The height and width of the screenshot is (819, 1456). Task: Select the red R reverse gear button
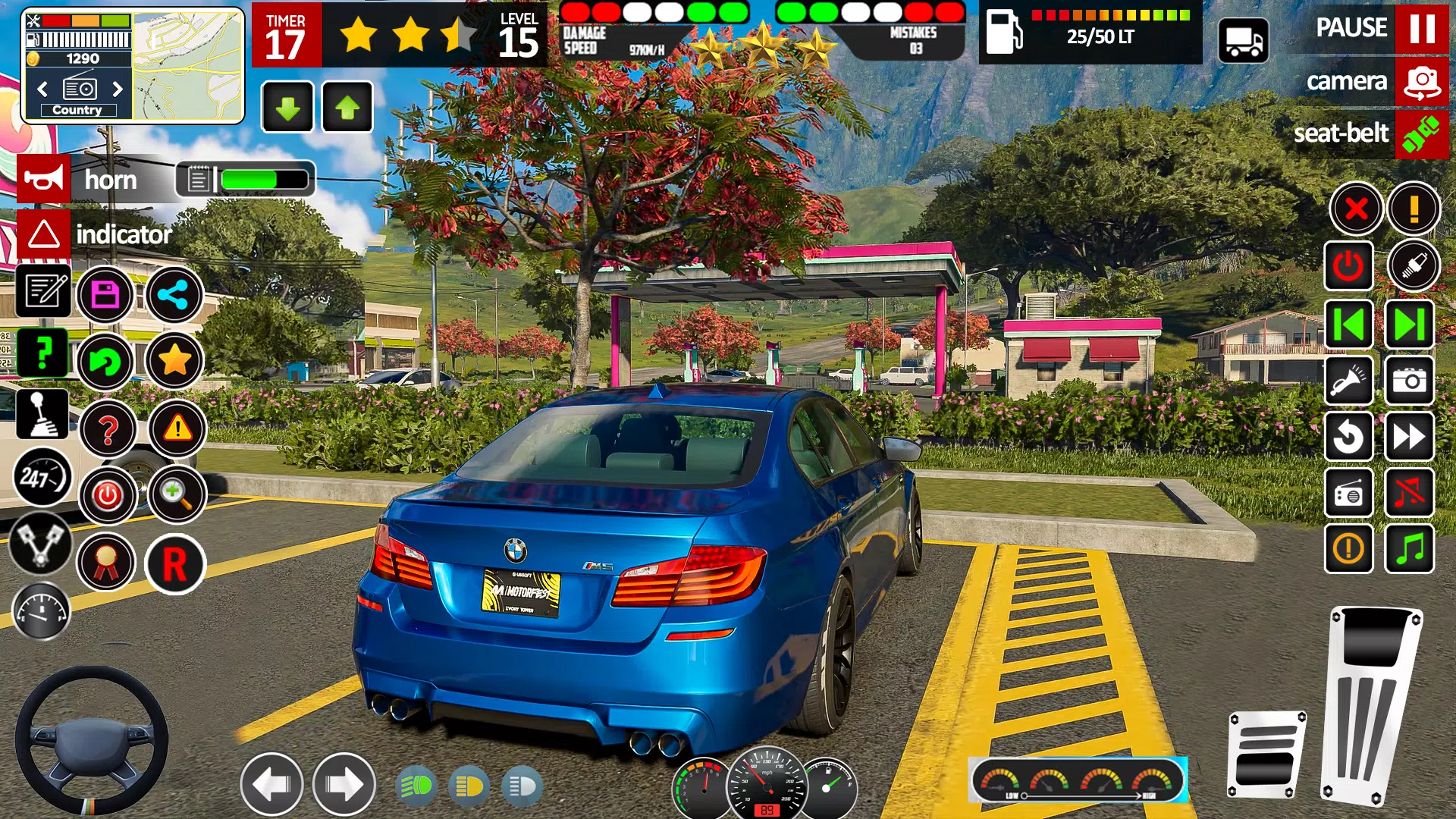(x=175, y=564)
